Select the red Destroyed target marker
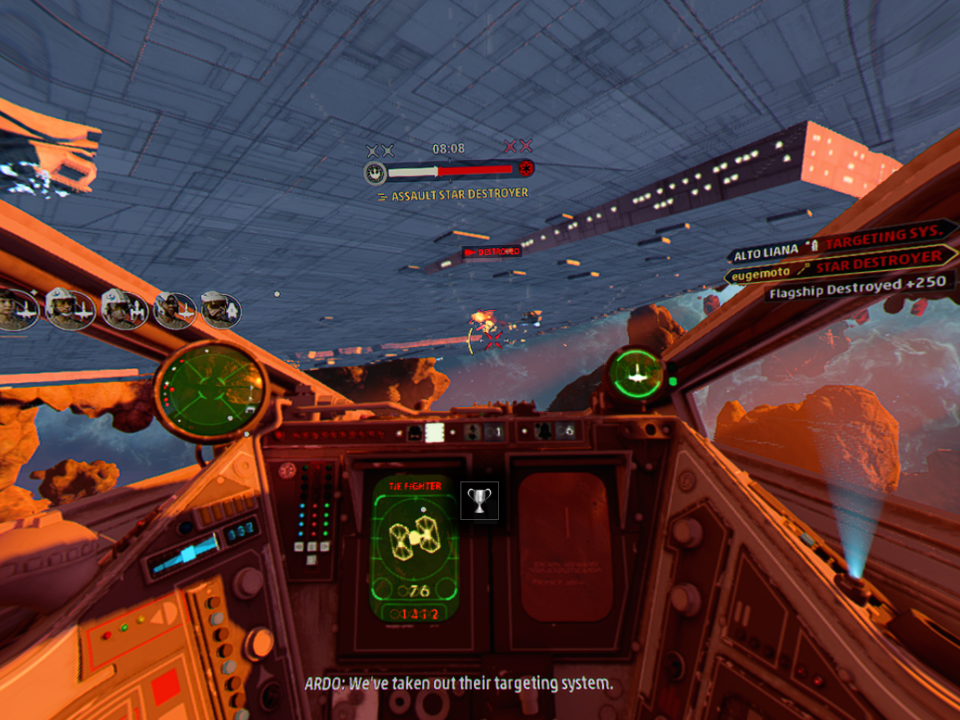Screen dimensions: 960x720 point(492,252)
